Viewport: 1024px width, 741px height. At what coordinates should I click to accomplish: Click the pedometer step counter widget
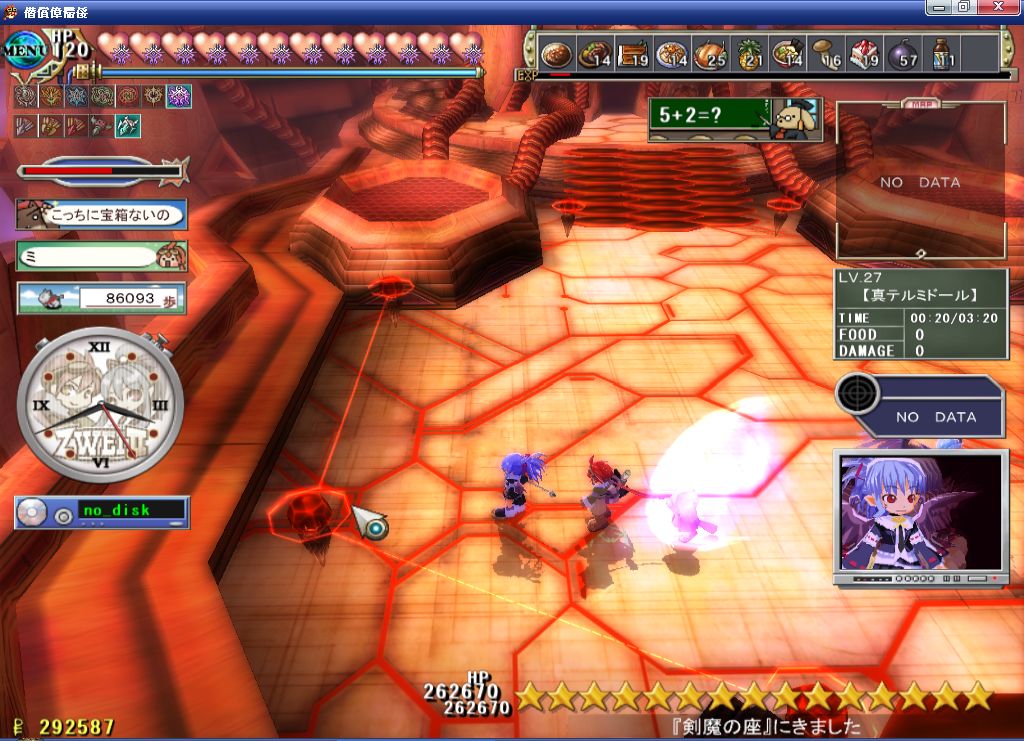[x=101, y=298]
